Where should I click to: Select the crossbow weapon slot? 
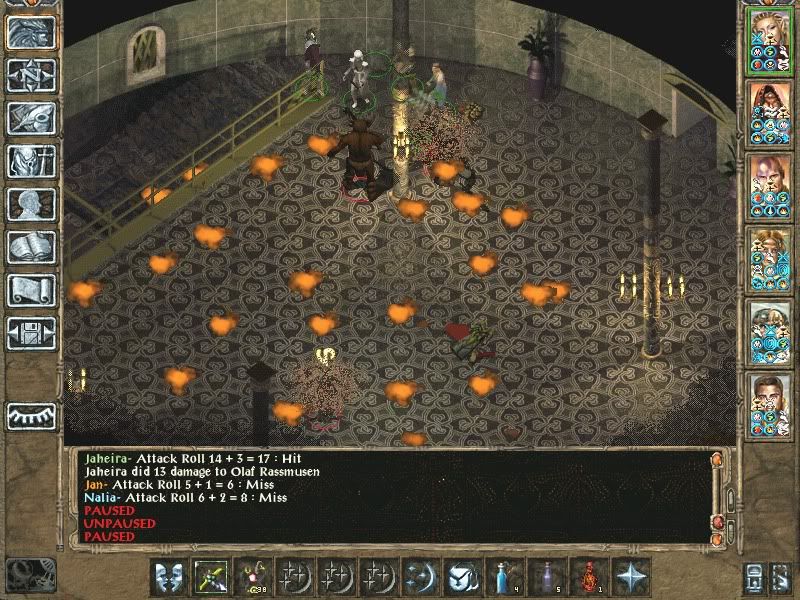(211, 575)
